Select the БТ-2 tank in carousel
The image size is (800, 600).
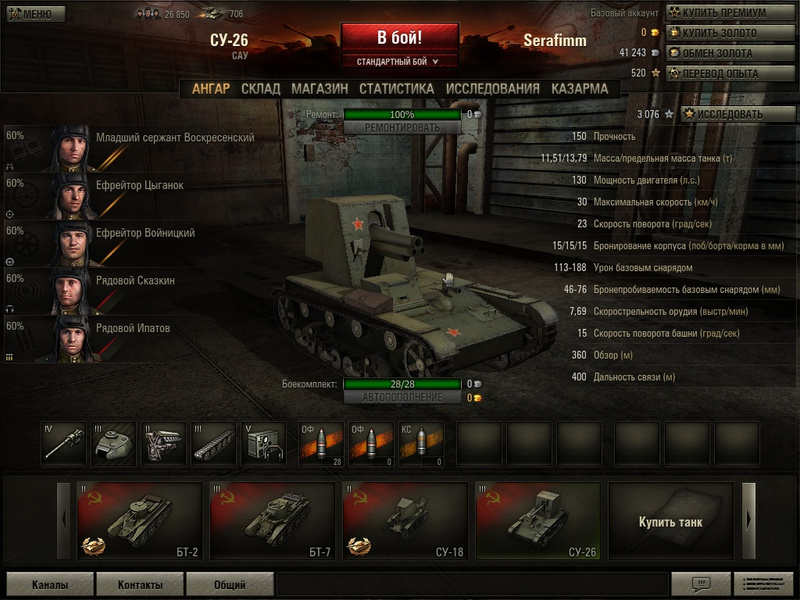(137, 521)
